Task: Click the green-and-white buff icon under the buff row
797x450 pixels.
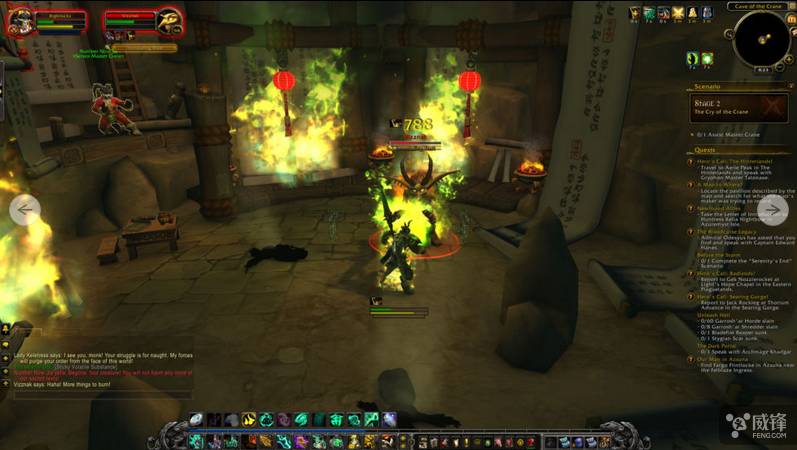Action: tap(707, 60)
